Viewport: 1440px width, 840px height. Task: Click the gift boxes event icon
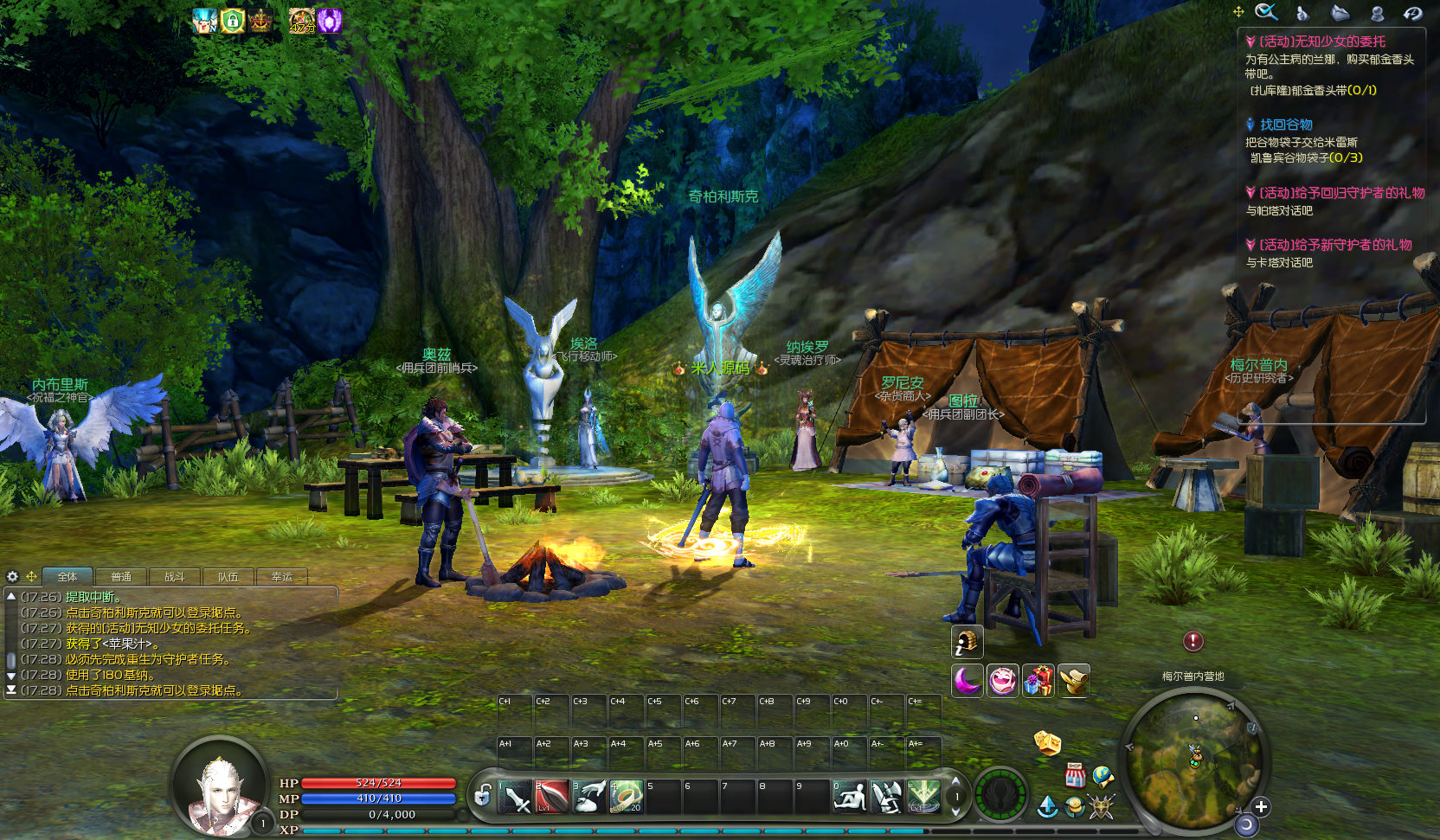1038,681
